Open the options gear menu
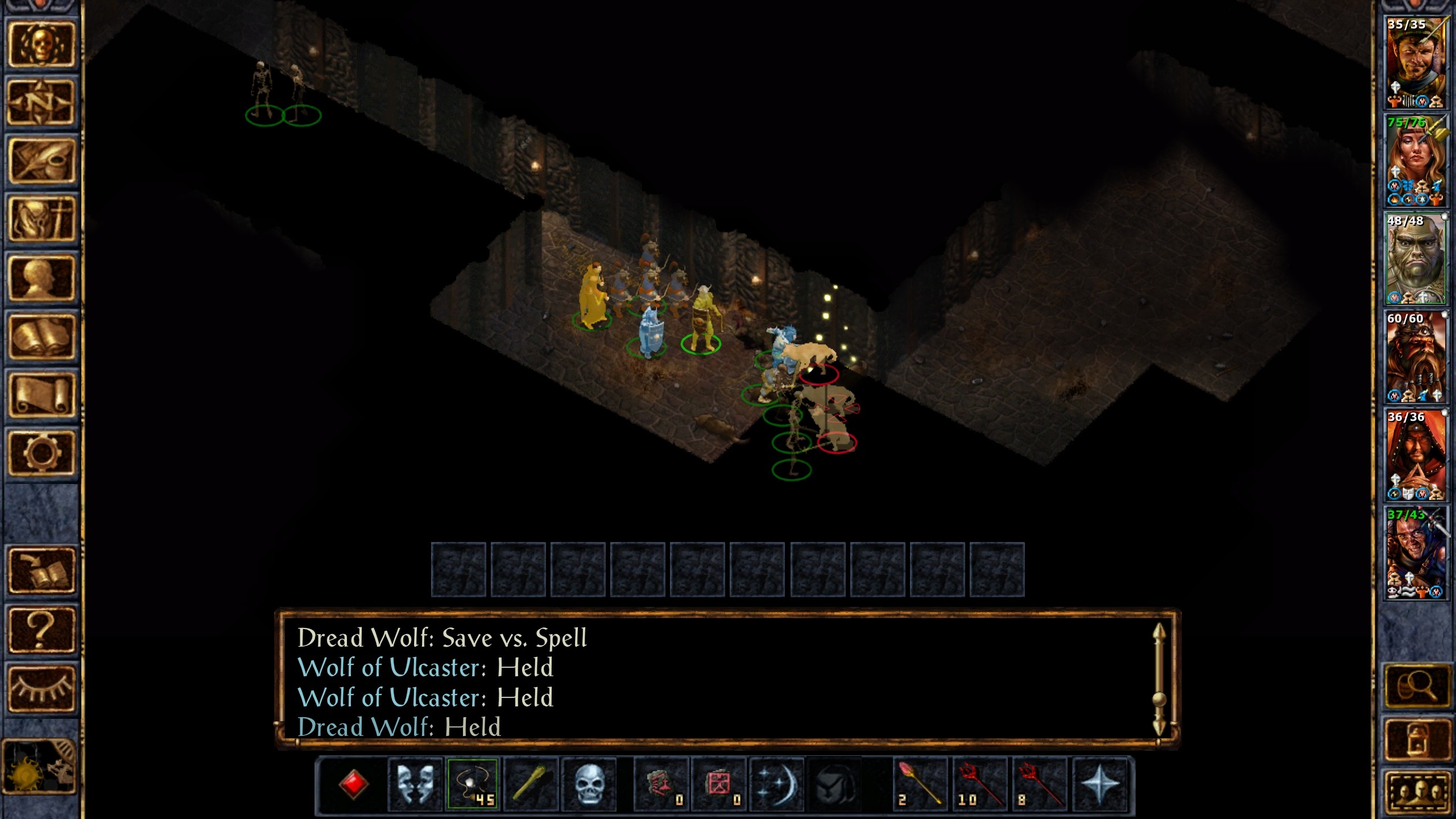Screen dimensions: 1456x819 (40, 453)
